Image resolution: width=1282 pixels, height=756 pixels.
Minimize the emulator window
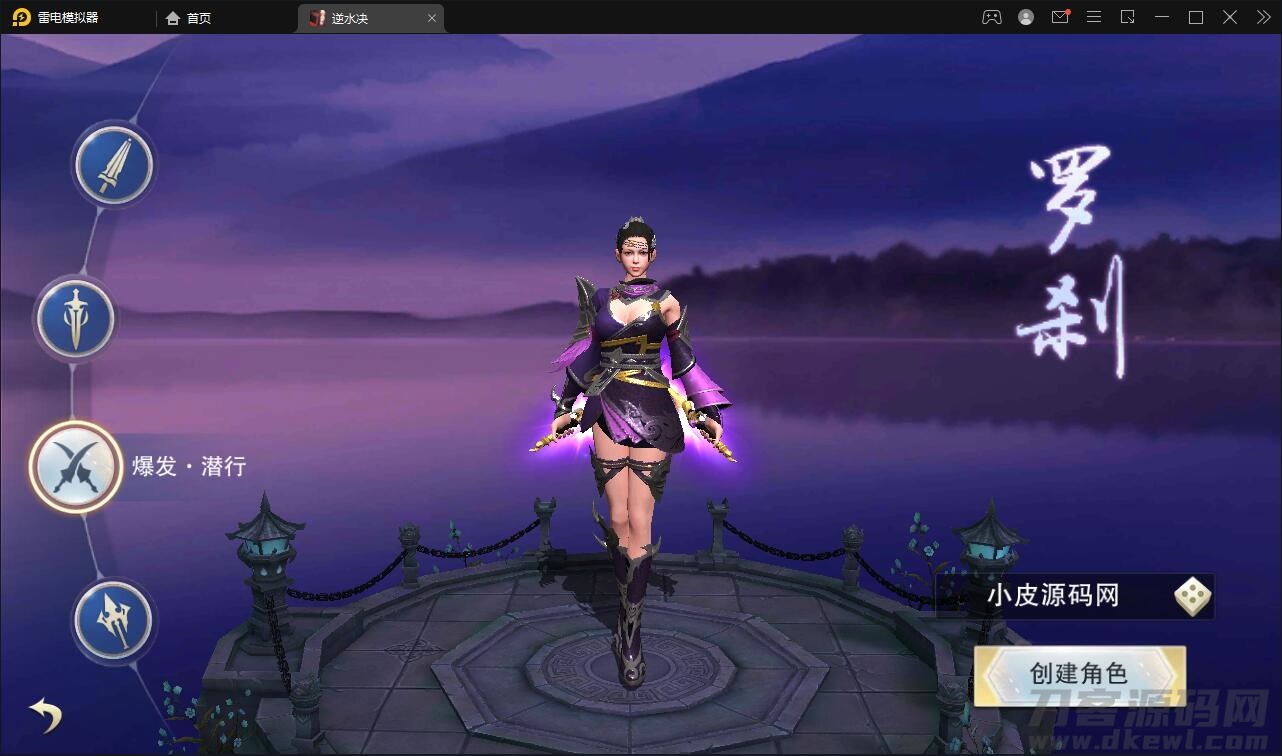(x=1161, y=17)
